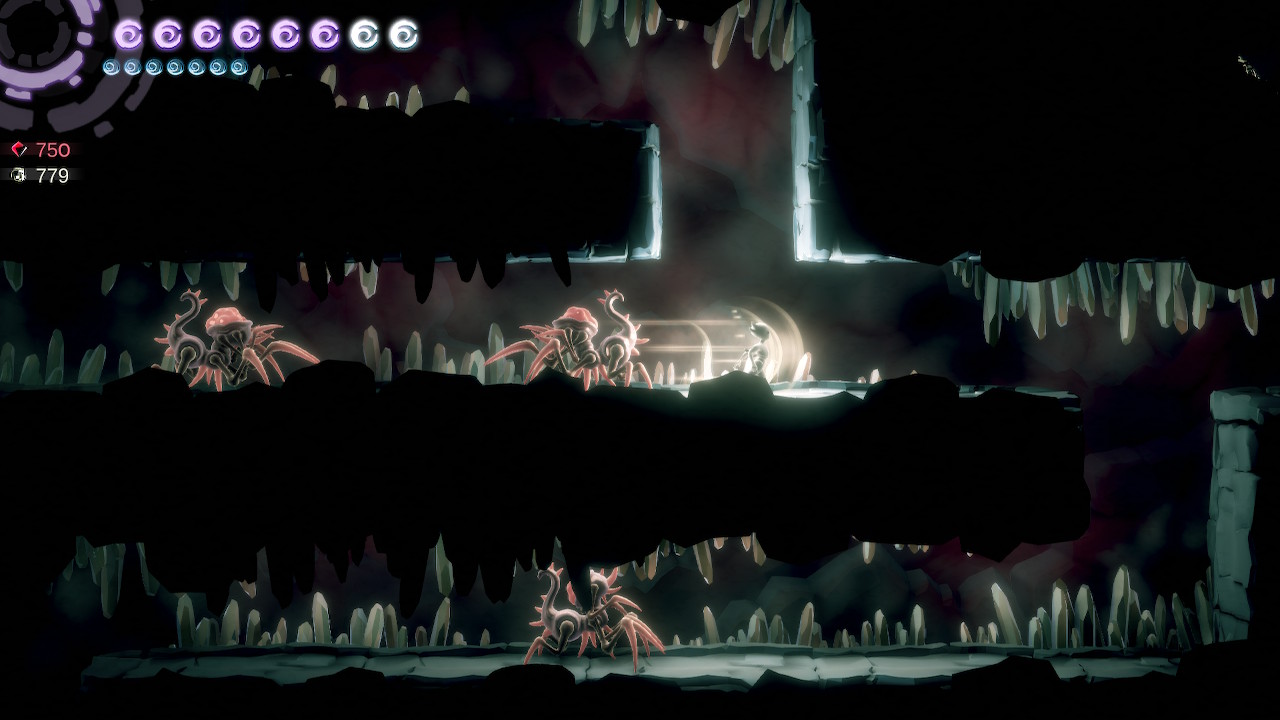Click the rosary bead currency icon
1280x720 pixels.
16,176
